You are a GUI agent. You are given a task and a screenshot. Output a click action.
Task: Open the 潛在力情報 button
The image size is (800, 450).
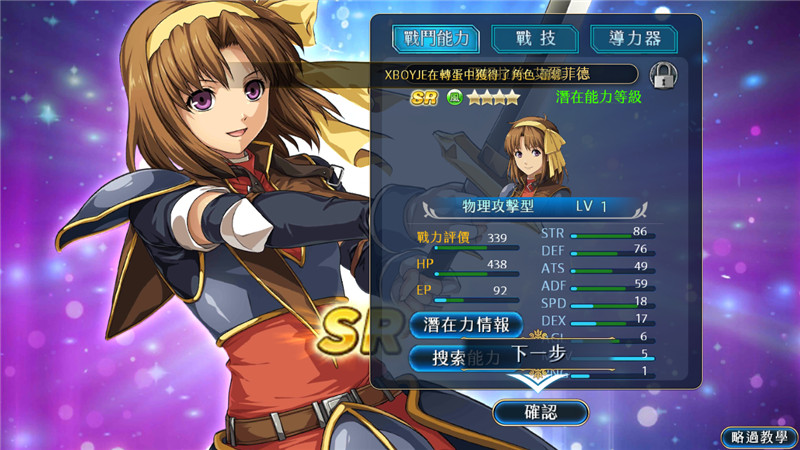coord(465,324)
